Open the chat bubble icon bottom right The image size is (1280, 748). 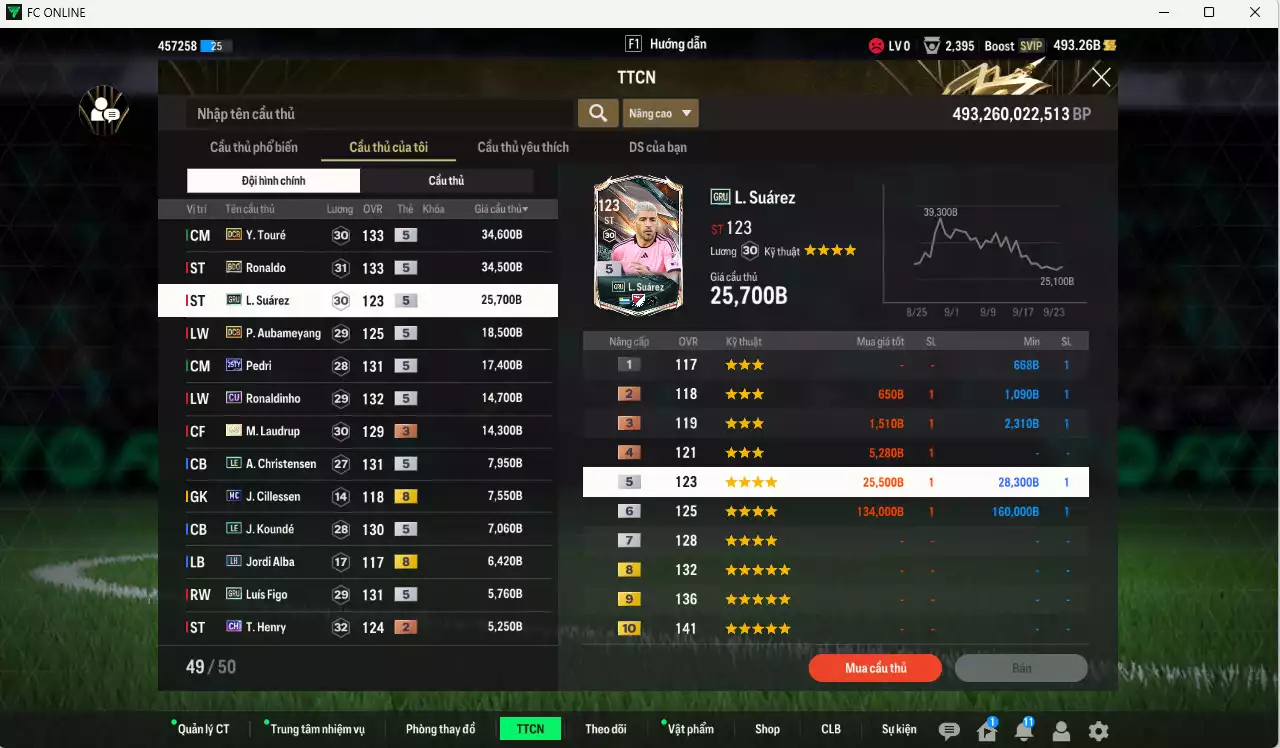click(x=947, y=731)
